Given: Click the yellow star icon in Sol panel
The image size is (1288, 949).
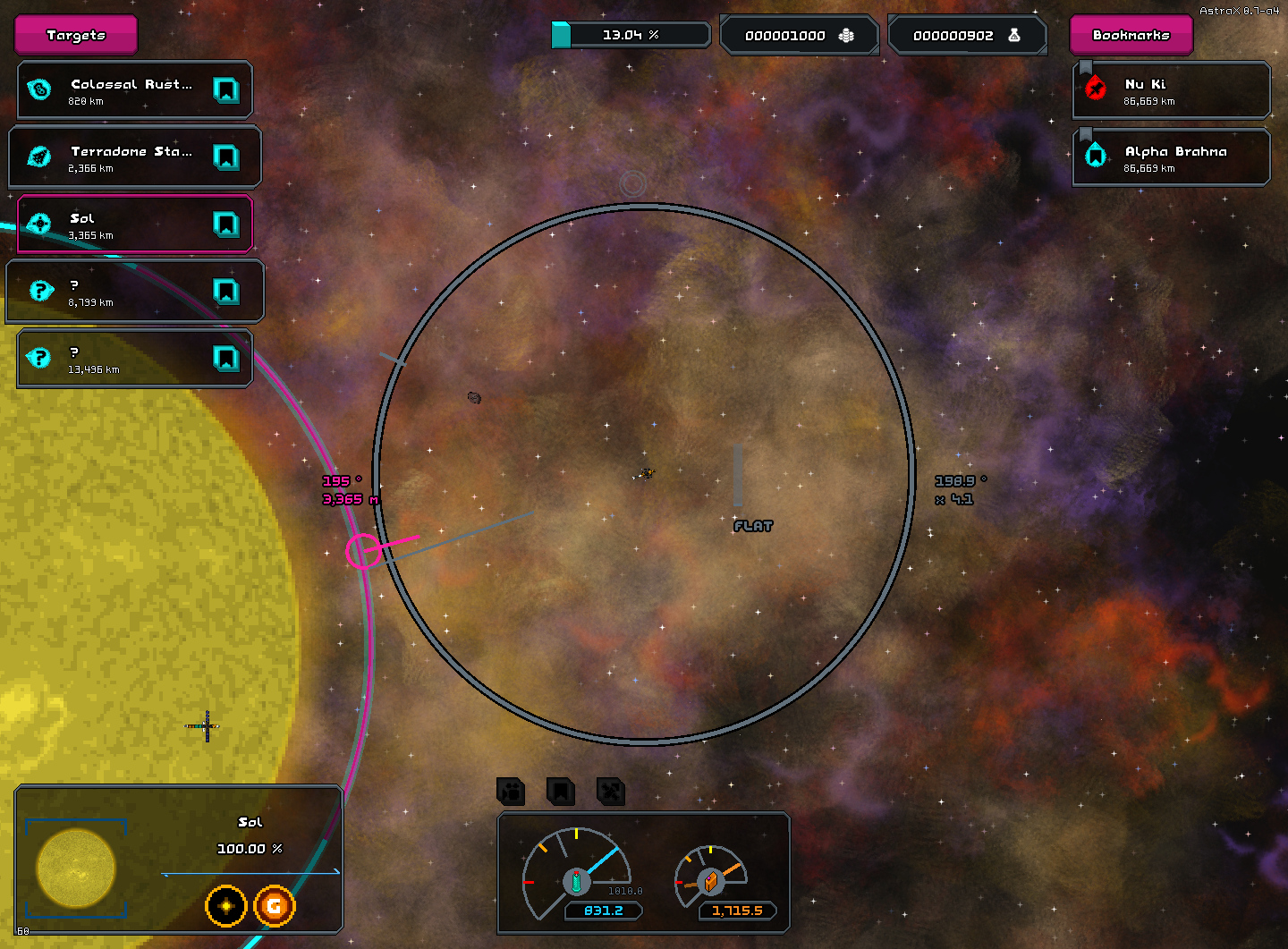Looking at the screenshot, I should pos(226,906).
